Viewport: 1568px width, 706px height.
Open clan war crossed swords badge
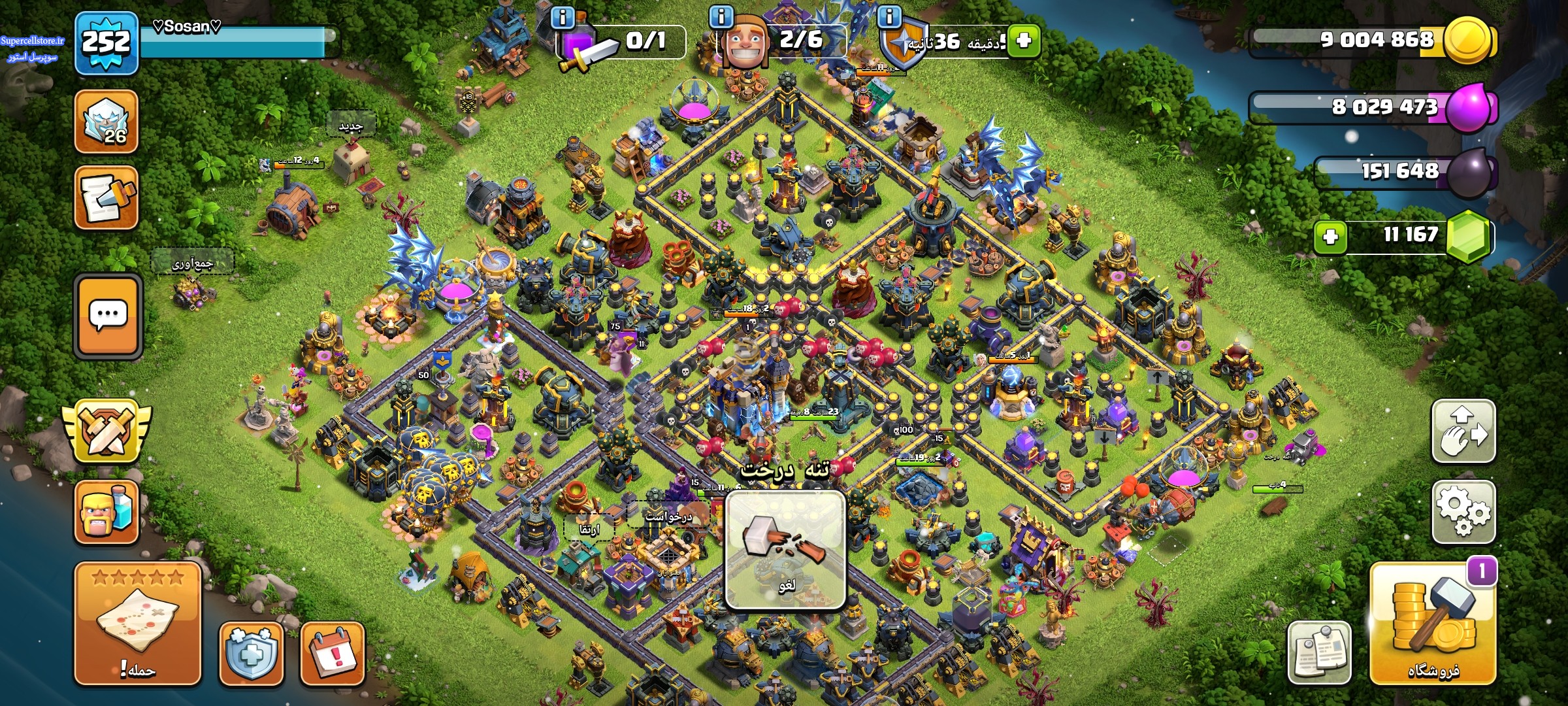106,433
